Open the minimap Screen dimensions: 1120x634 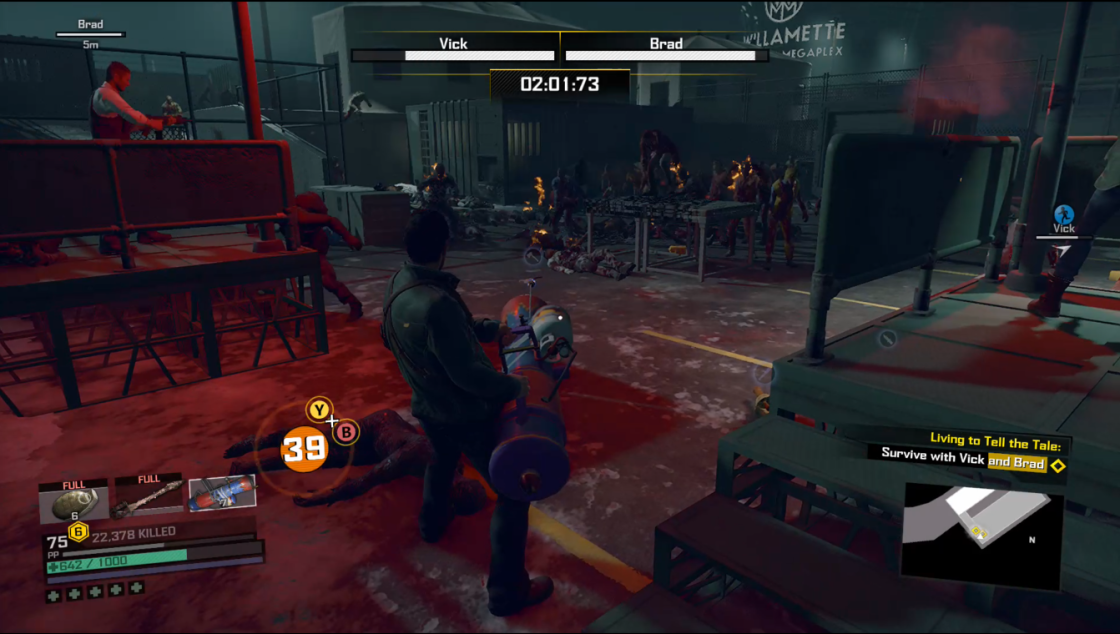click(981, 535)
